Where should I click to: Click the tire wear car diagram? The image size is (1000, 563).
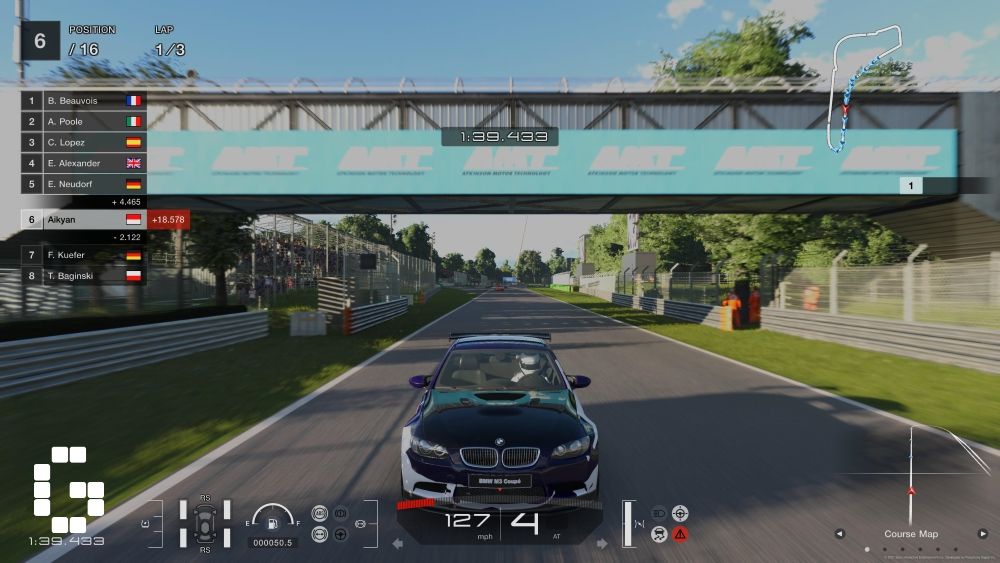(x=205, y=521)
